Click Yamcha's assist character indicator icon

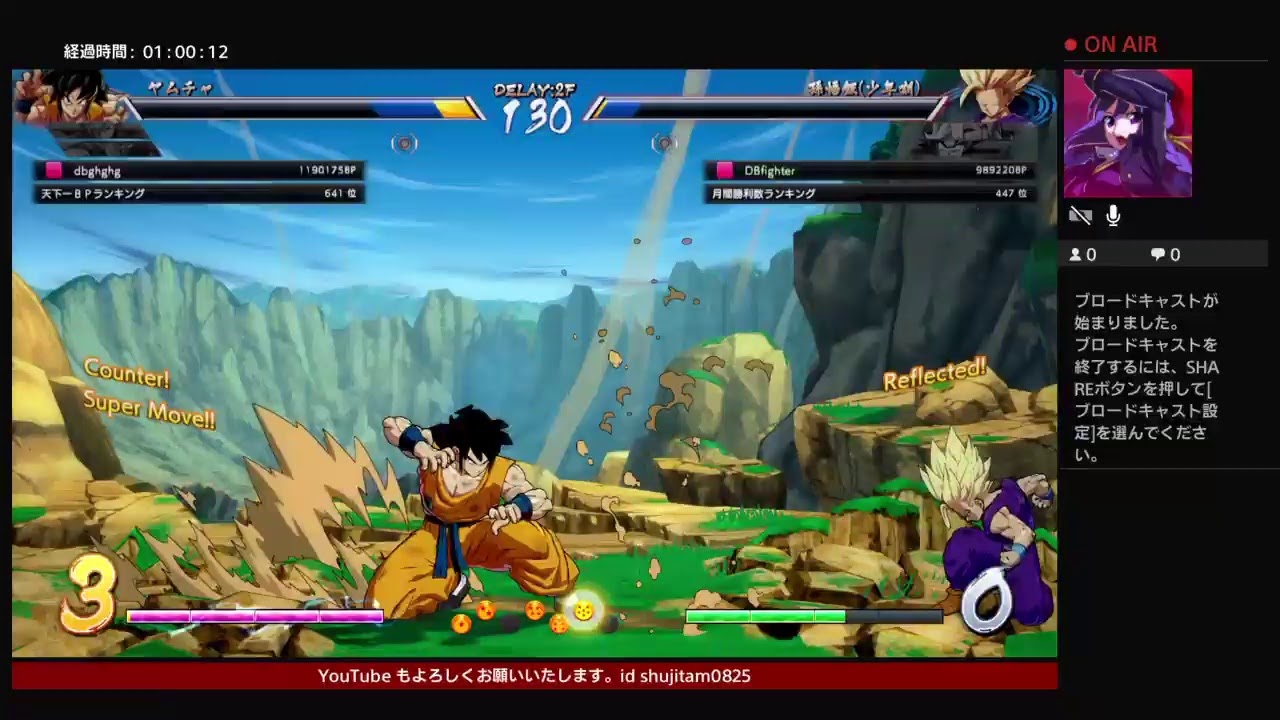pyautogui.click(x=405, y=144)
